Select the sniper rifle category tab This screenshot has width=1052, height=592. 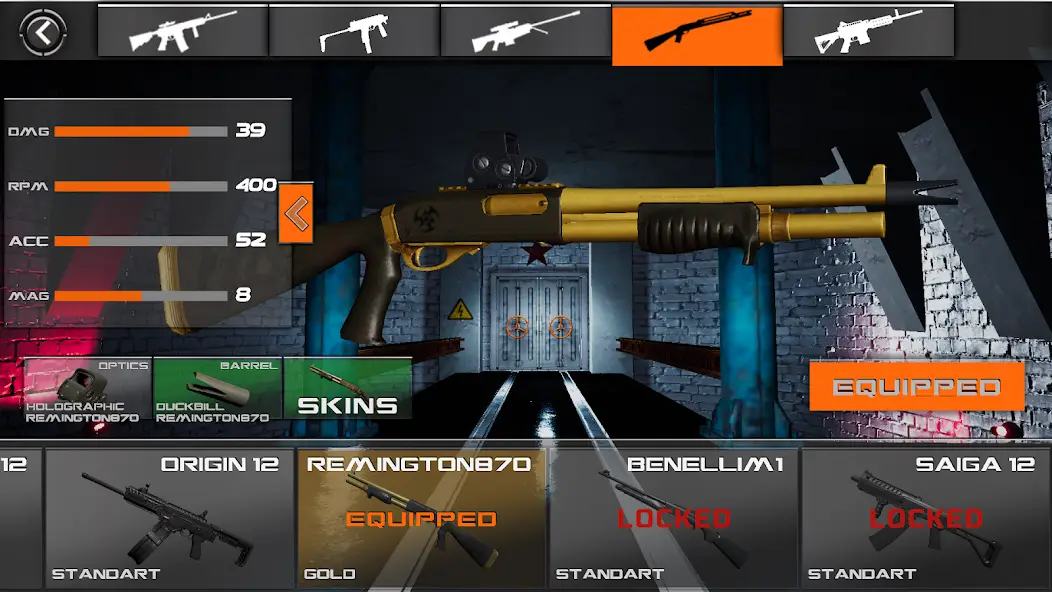pyautogui.click(x=525, y=32)
